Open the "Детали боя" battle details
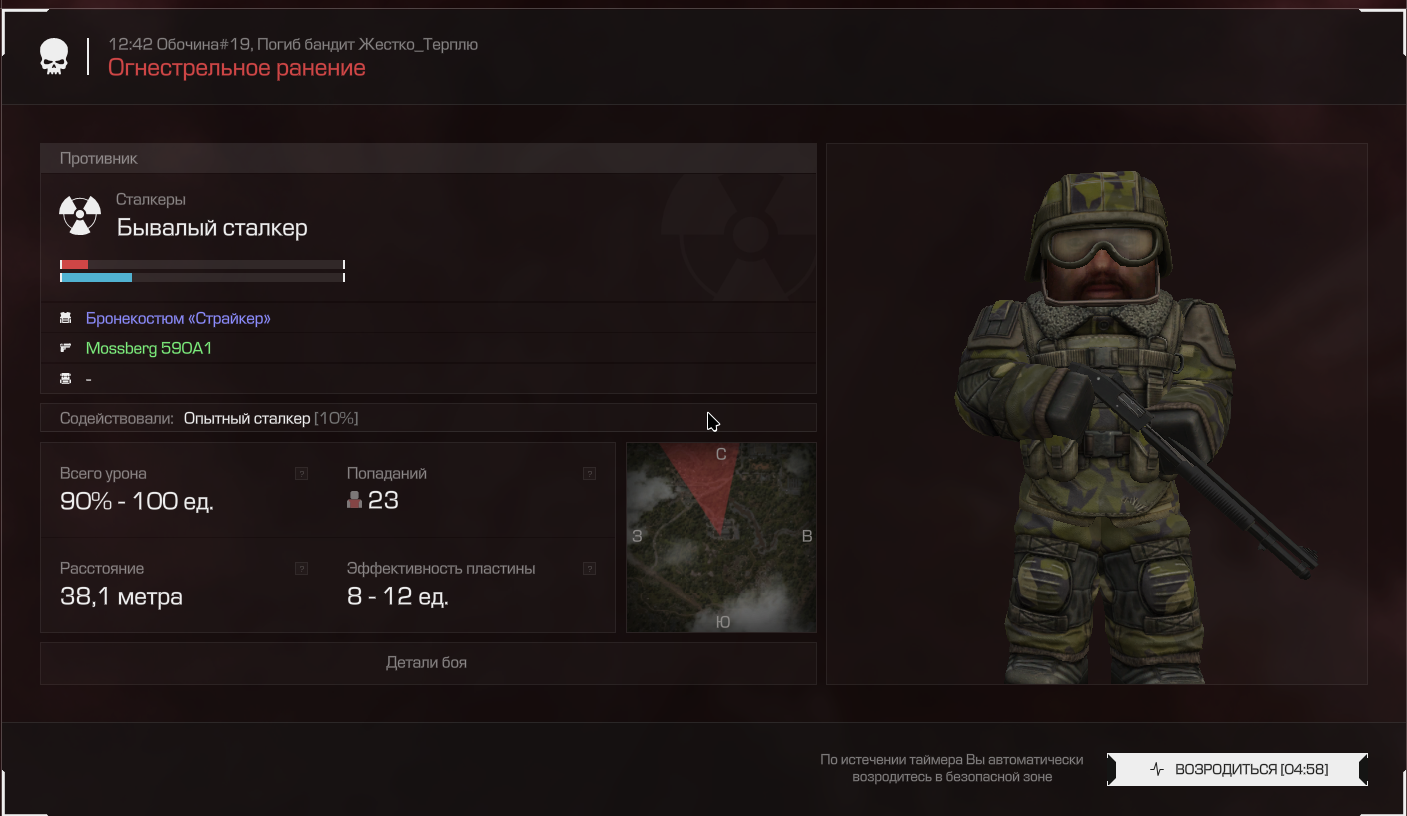This screenshot has height=816, width=1407. click(427, 662)
